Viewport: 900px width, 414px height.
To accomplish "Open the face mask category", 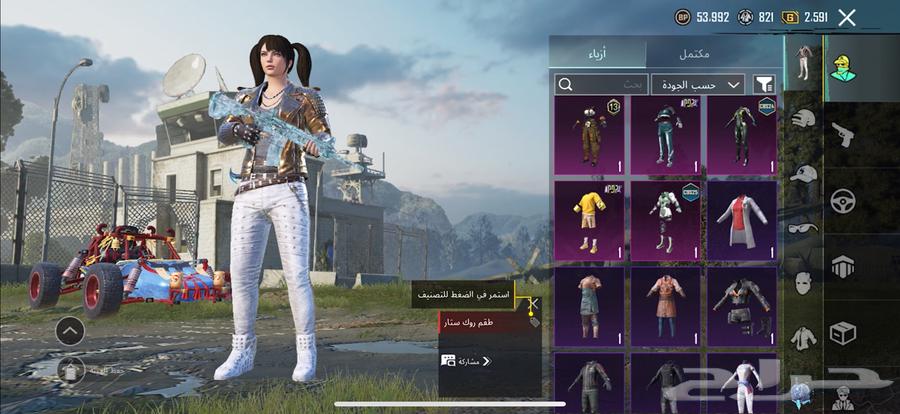I will [x=803, y=283].
